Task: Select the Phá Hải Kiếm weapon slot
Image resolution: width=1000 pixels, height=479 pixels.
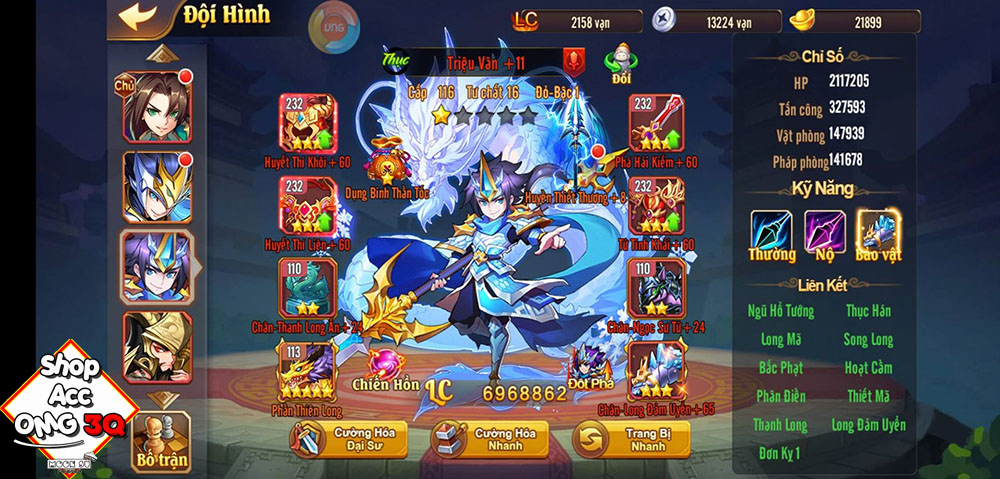Action: [656, 125]
